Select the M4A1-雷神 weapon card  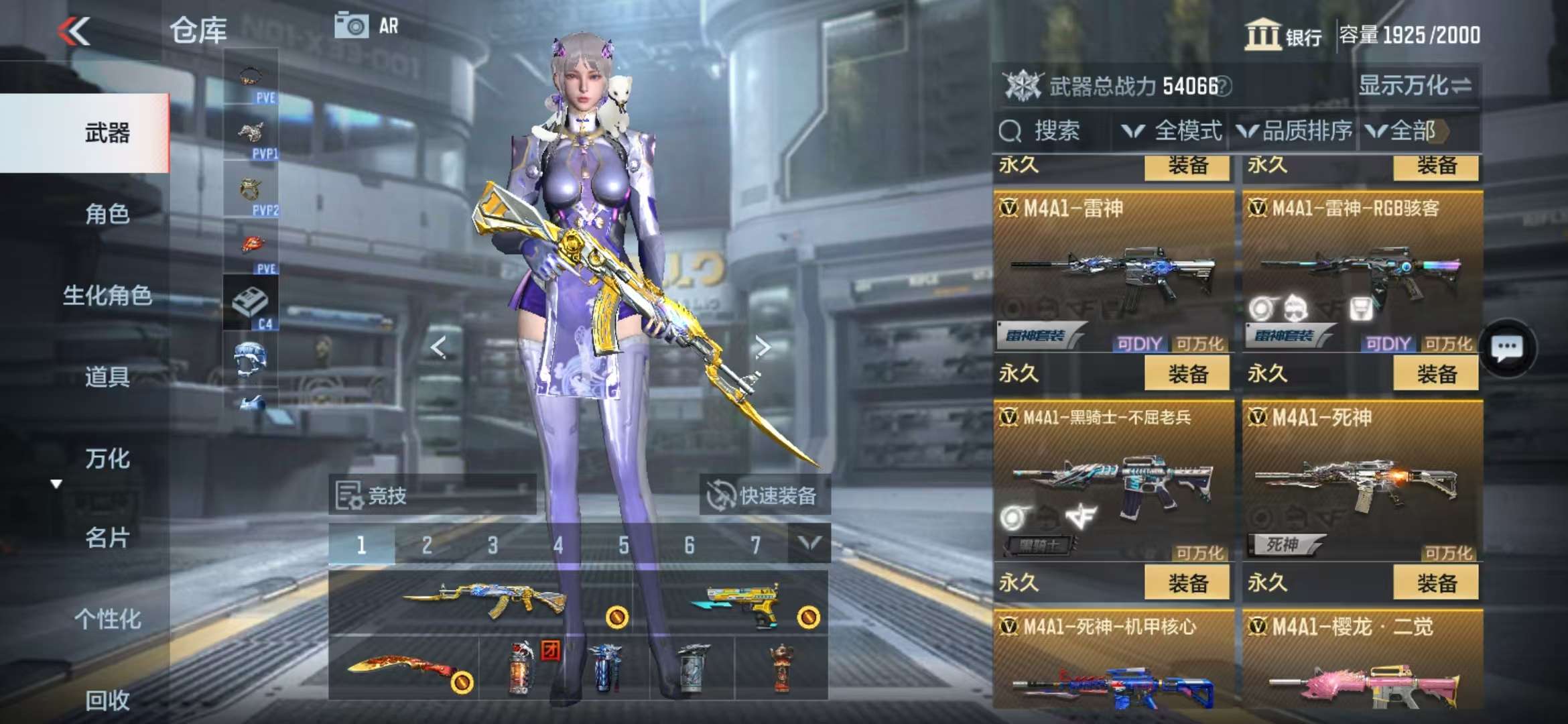coord(1113,271)
